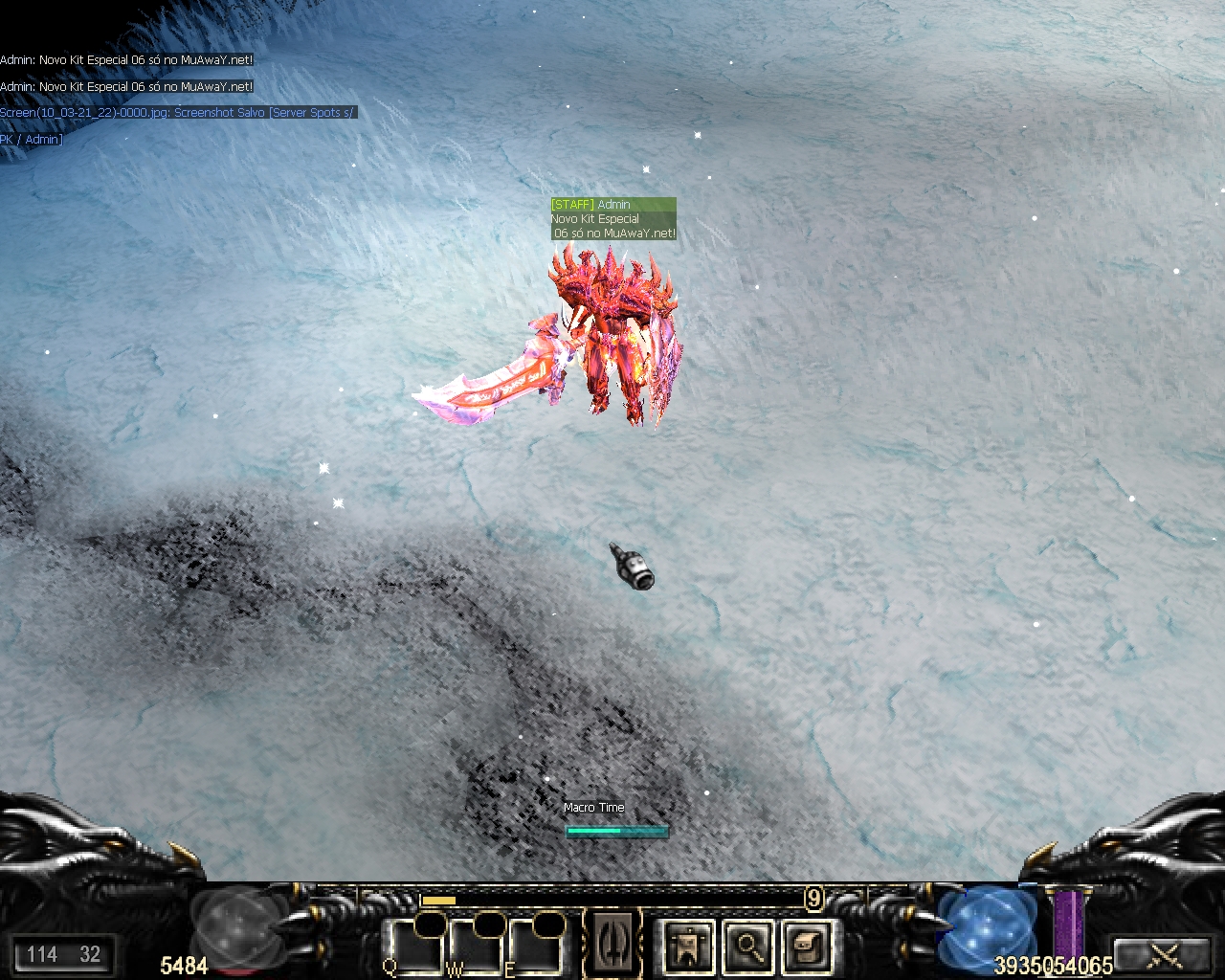
Task: Click the Screenshot Salvo chat message
Action: coord(177,113)
